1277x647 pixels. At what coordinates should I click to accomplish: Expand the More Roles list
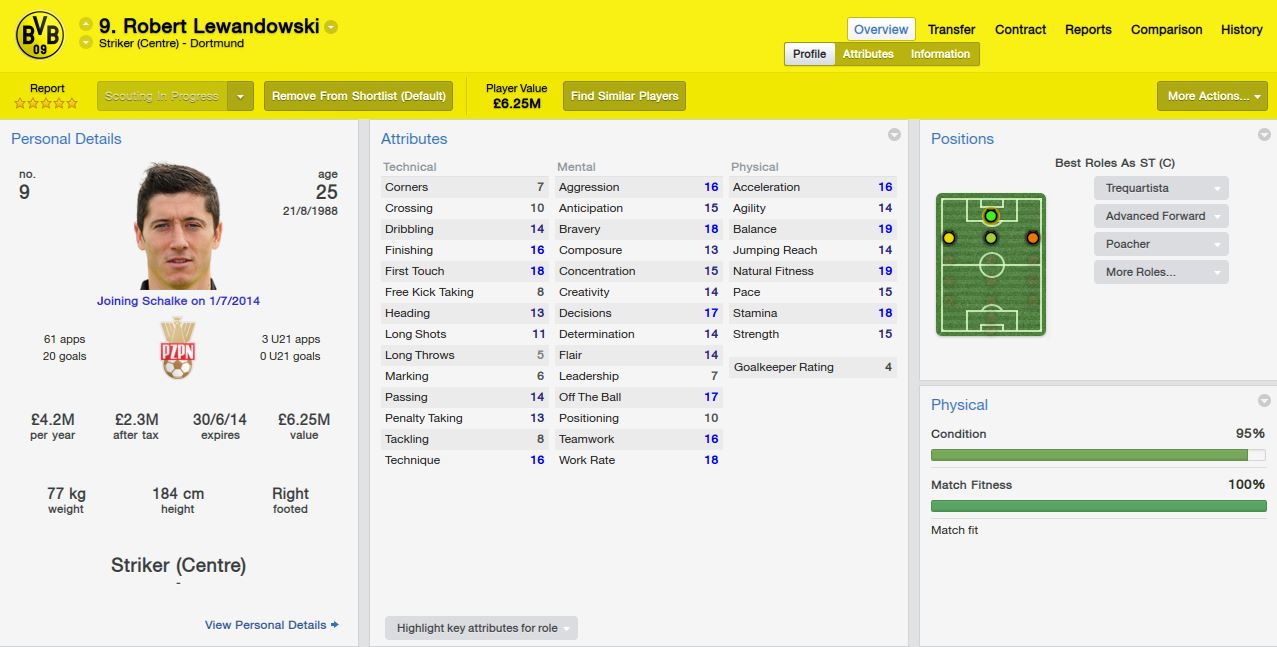(1160, 272)
